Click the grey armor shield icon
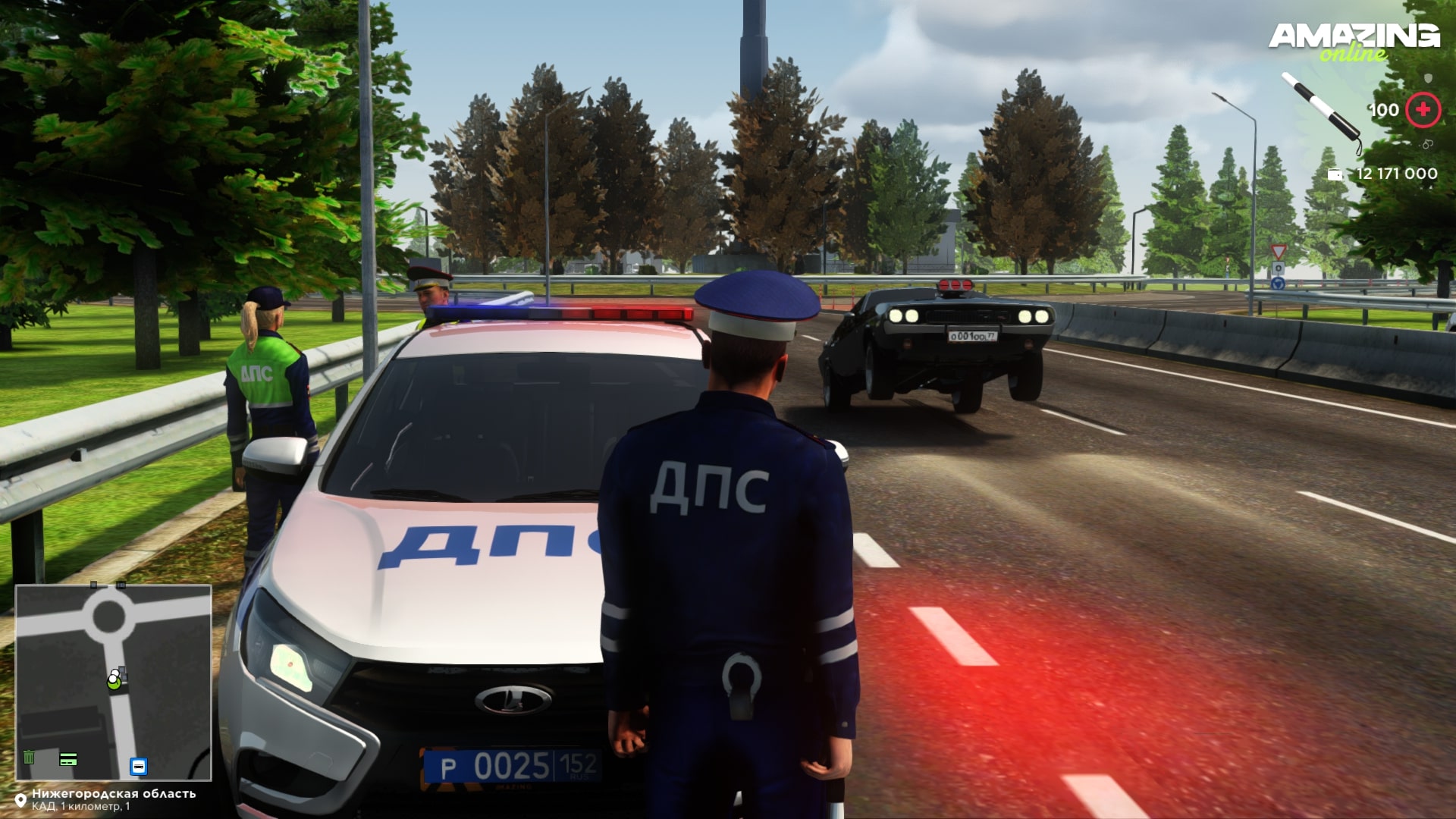Viewport: 1456px width, 819px height. [x=1429, y=78]
